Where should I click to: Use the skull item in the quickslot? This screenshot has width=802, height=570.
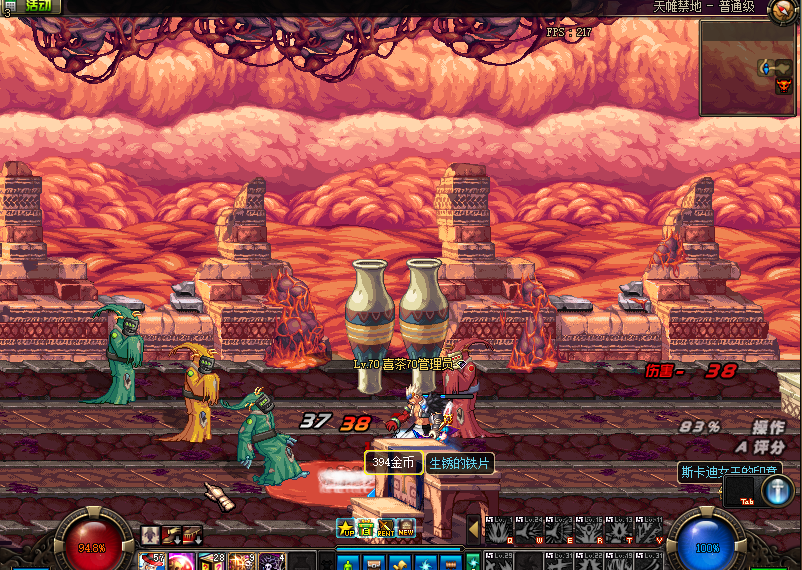click(272, 560)
